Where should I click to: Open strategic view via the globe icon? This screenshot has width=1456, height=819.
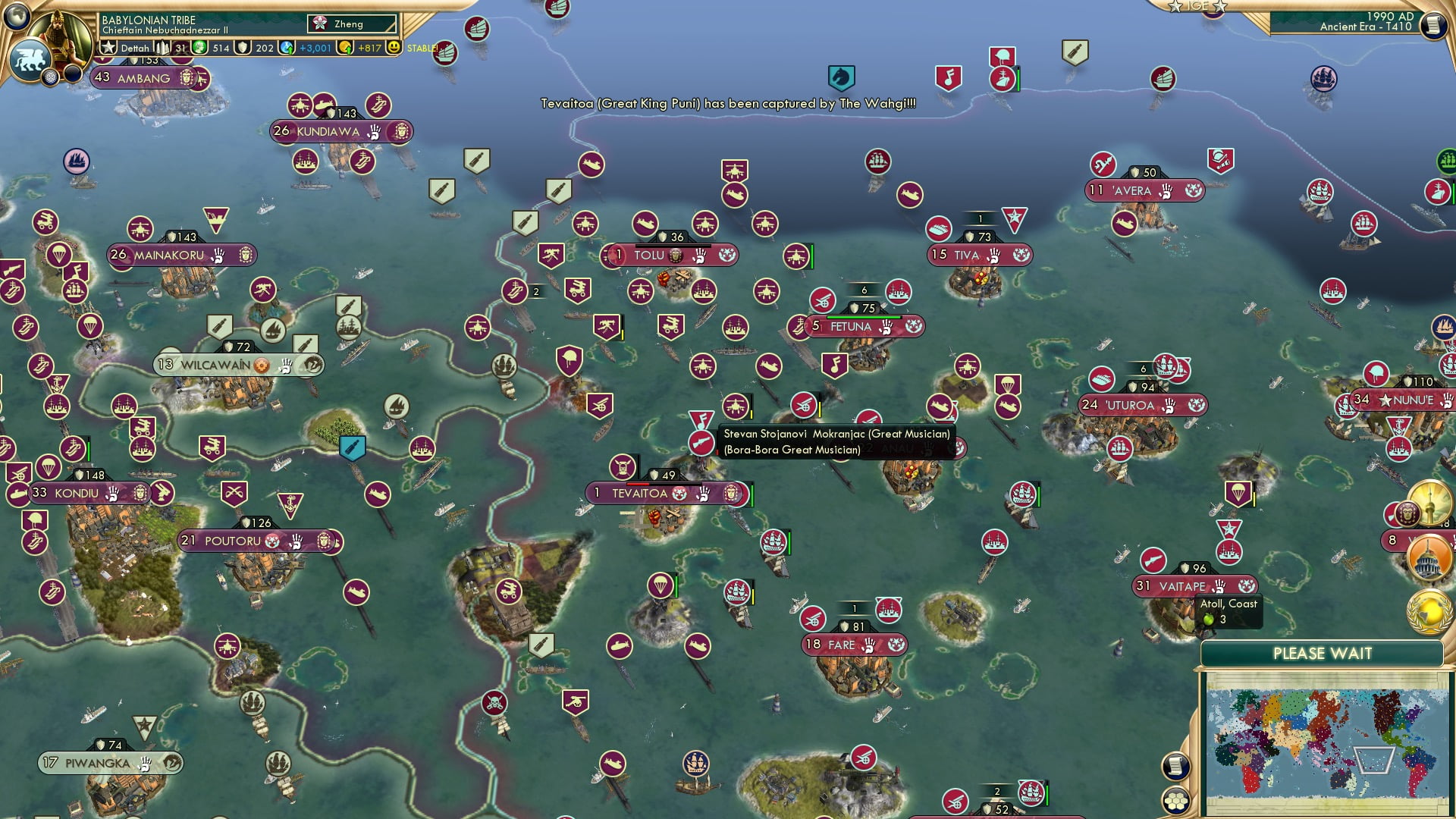click(x=17, y=15)
